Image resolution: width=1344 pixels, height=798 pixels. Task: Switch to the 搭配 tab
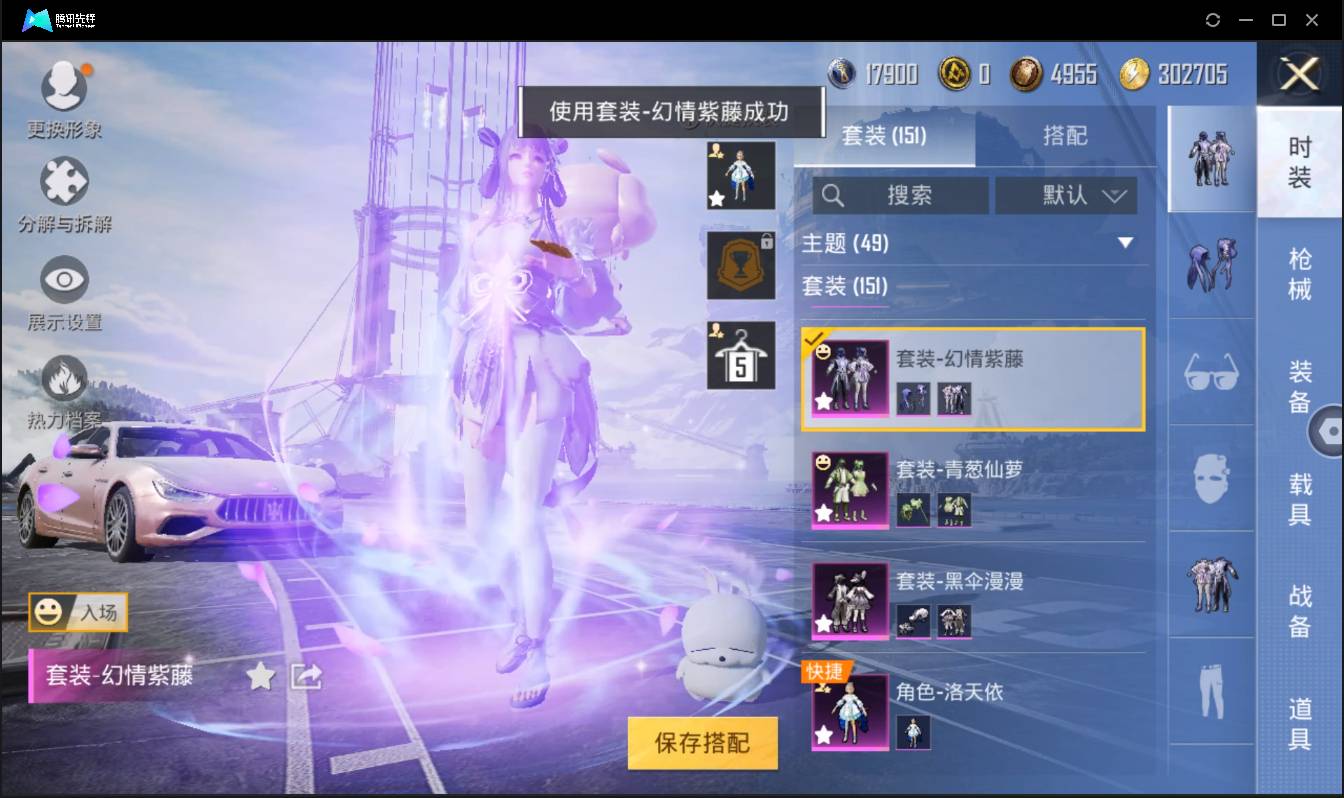pyautogui.click(x=1066, y=136)
